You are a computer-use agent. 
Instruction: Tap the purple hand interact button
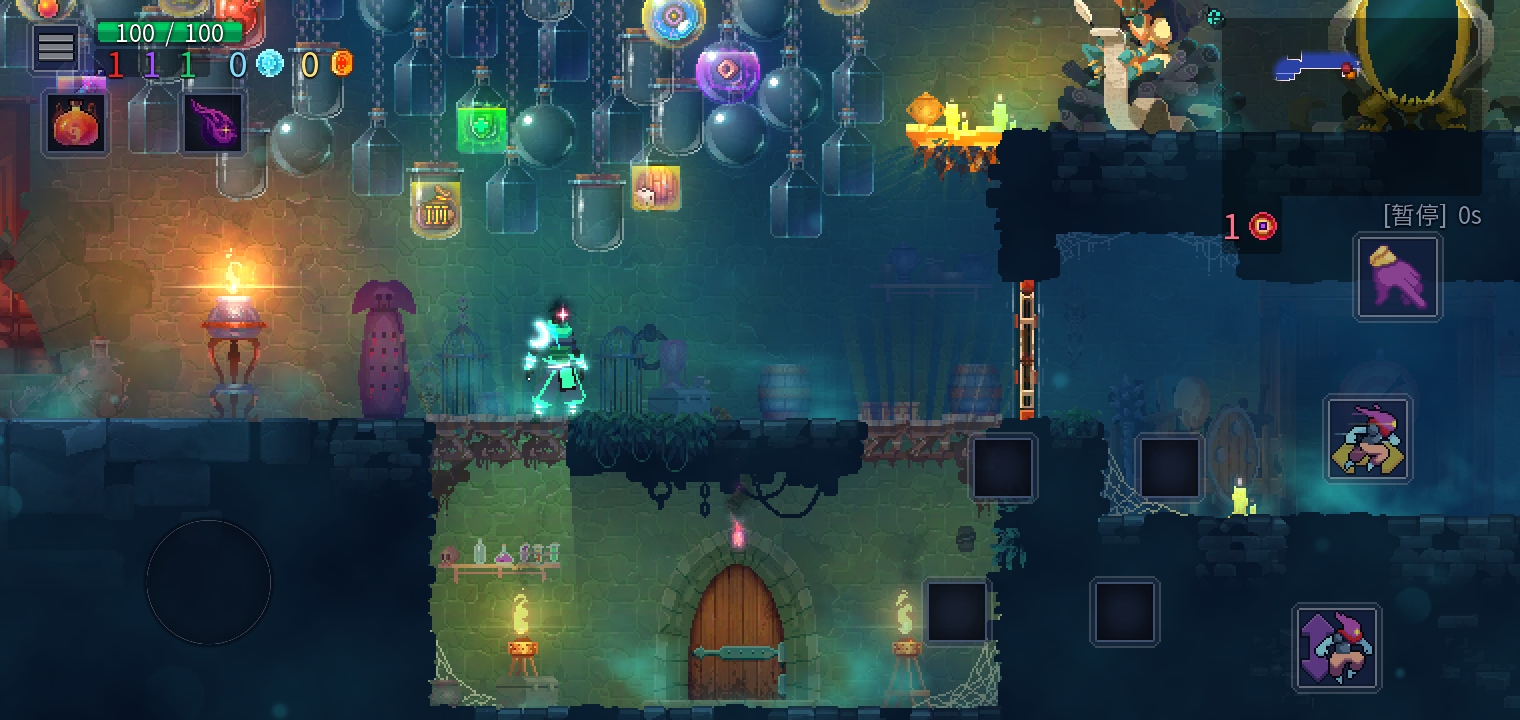coord(1397,277)
